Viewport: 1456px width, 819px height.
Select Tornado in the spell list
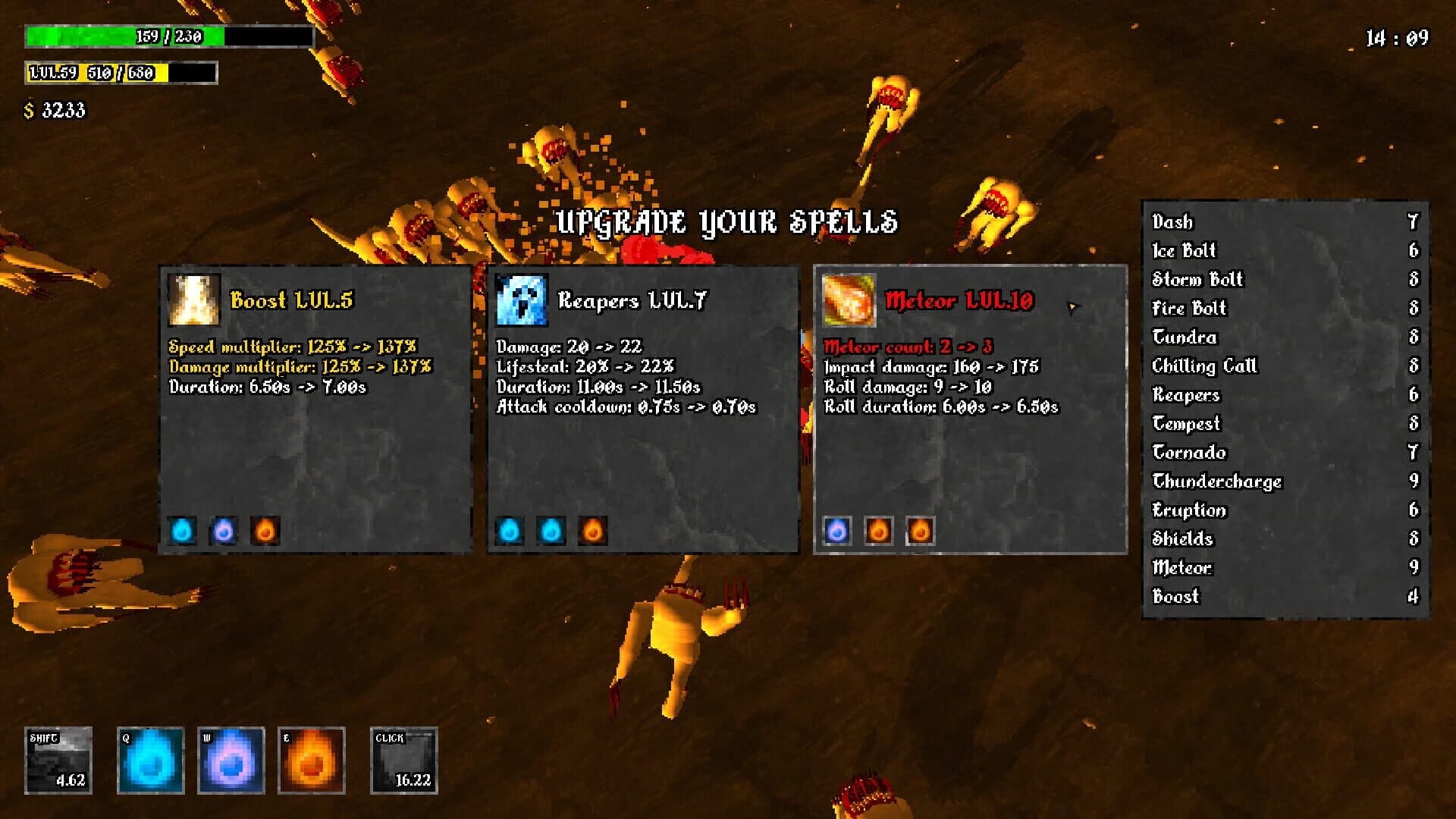coord(1188,453)
